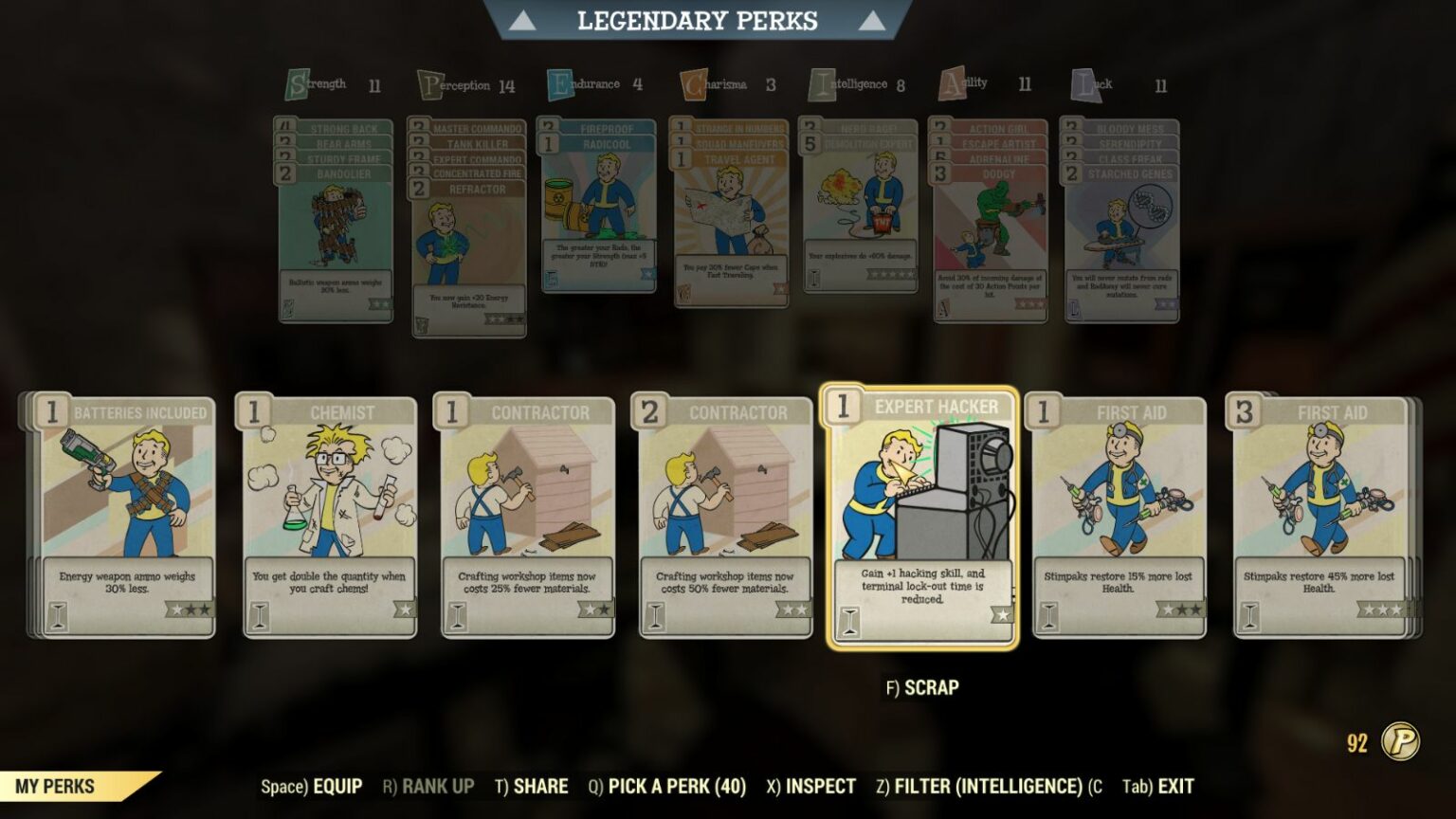Select the Charisma SPECIAL icon
Screen dimensions: 1456x819
(691, 82)
